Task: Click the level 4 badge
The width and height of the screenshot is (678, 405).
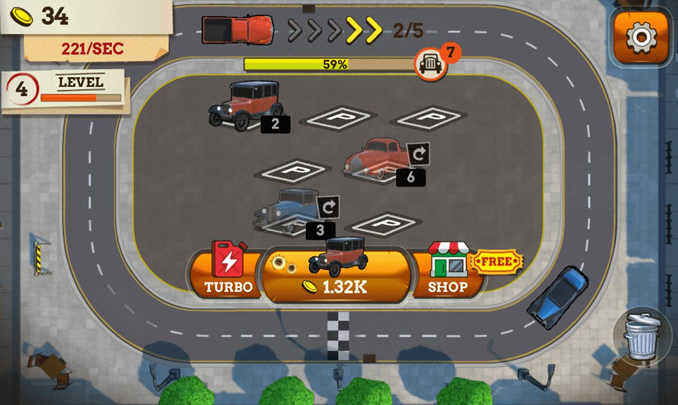Action: (x=21, y=90)
